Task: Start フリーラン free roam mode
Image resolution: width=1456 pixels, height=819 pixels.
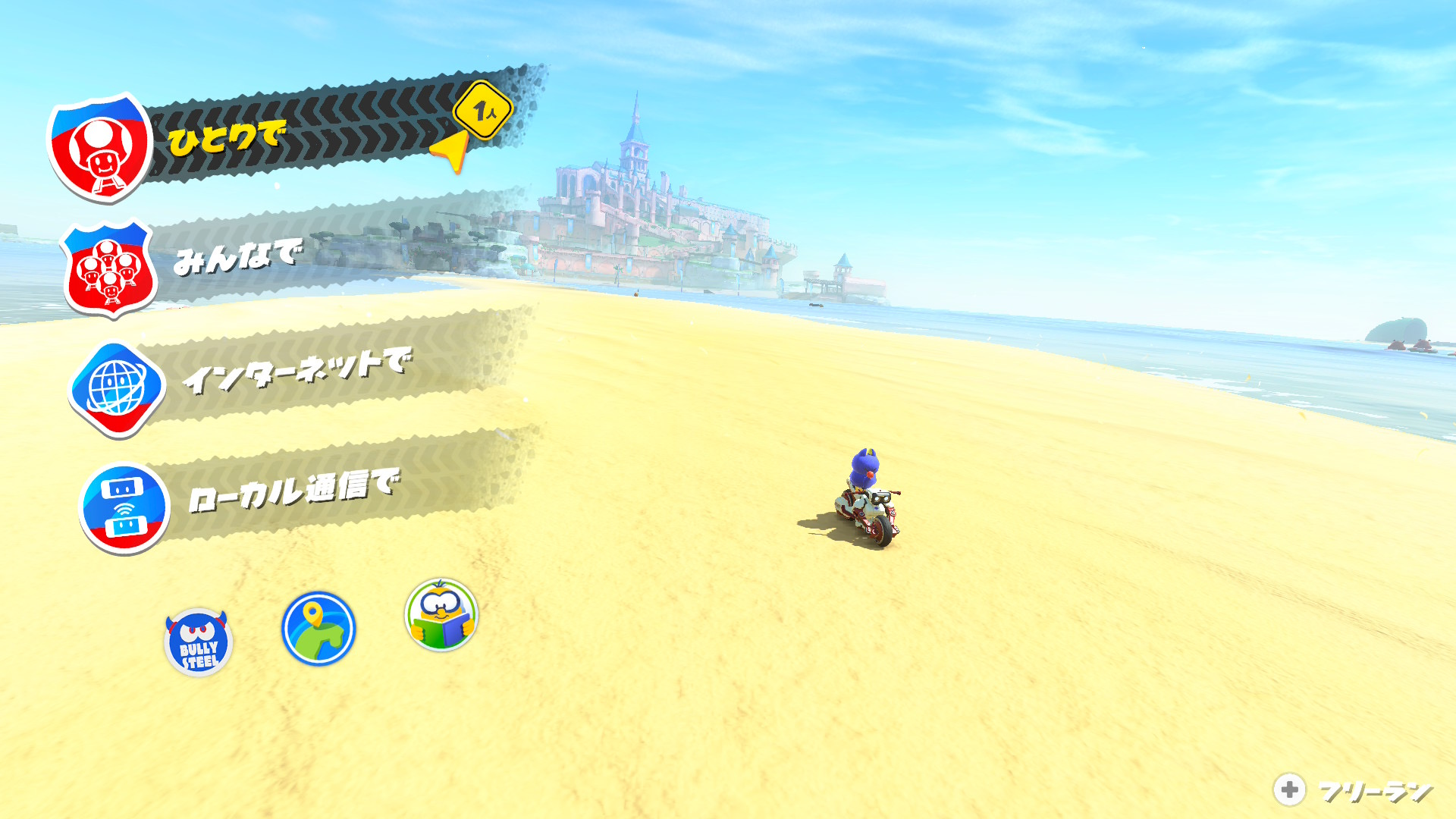Action: (x=1354, y=790)
